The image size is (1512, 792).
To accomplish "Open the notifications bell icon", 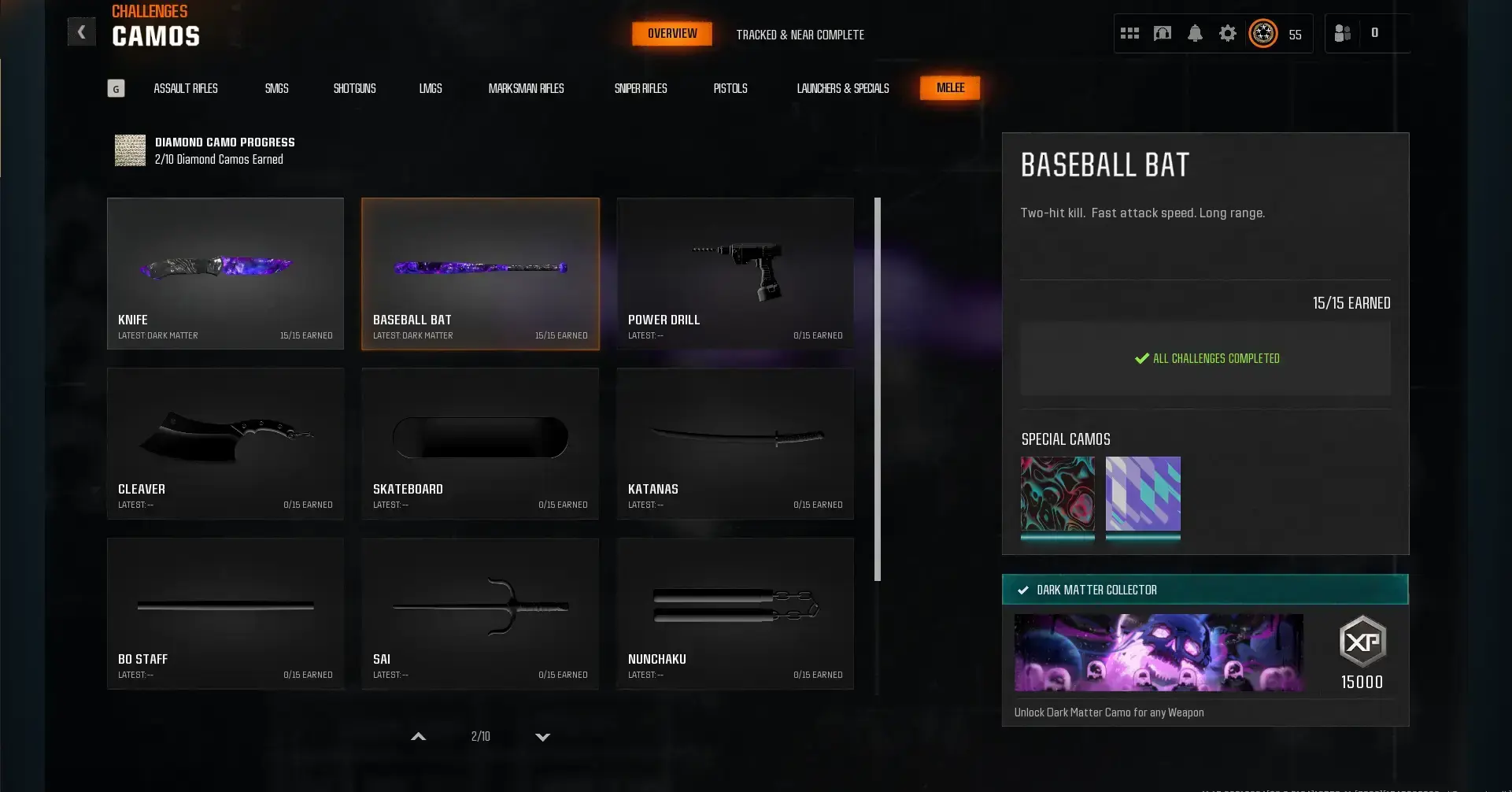I will [x=1196, y=34].
